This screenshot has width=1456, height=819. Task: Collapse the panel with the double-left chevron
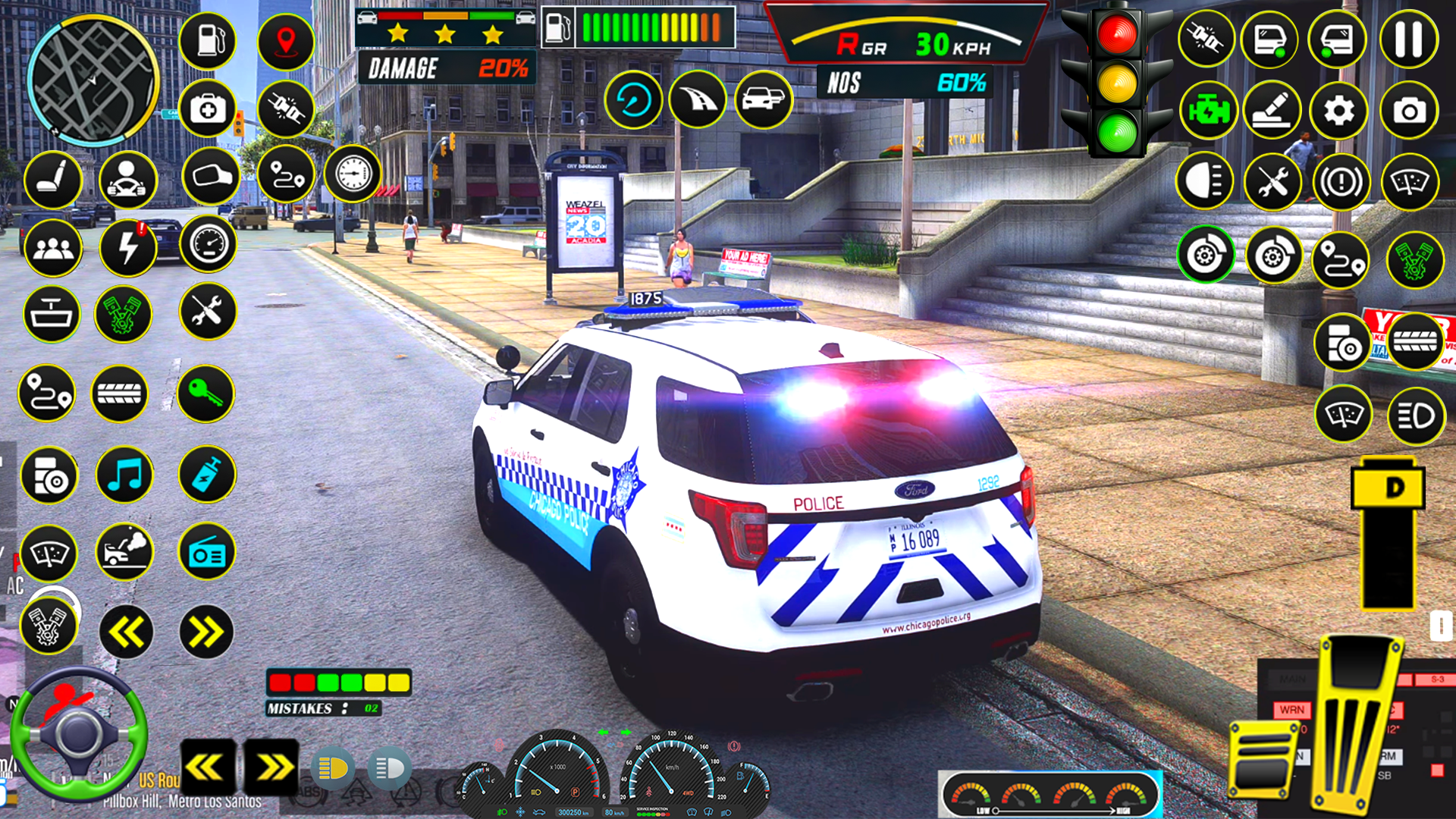click(125, 631)
